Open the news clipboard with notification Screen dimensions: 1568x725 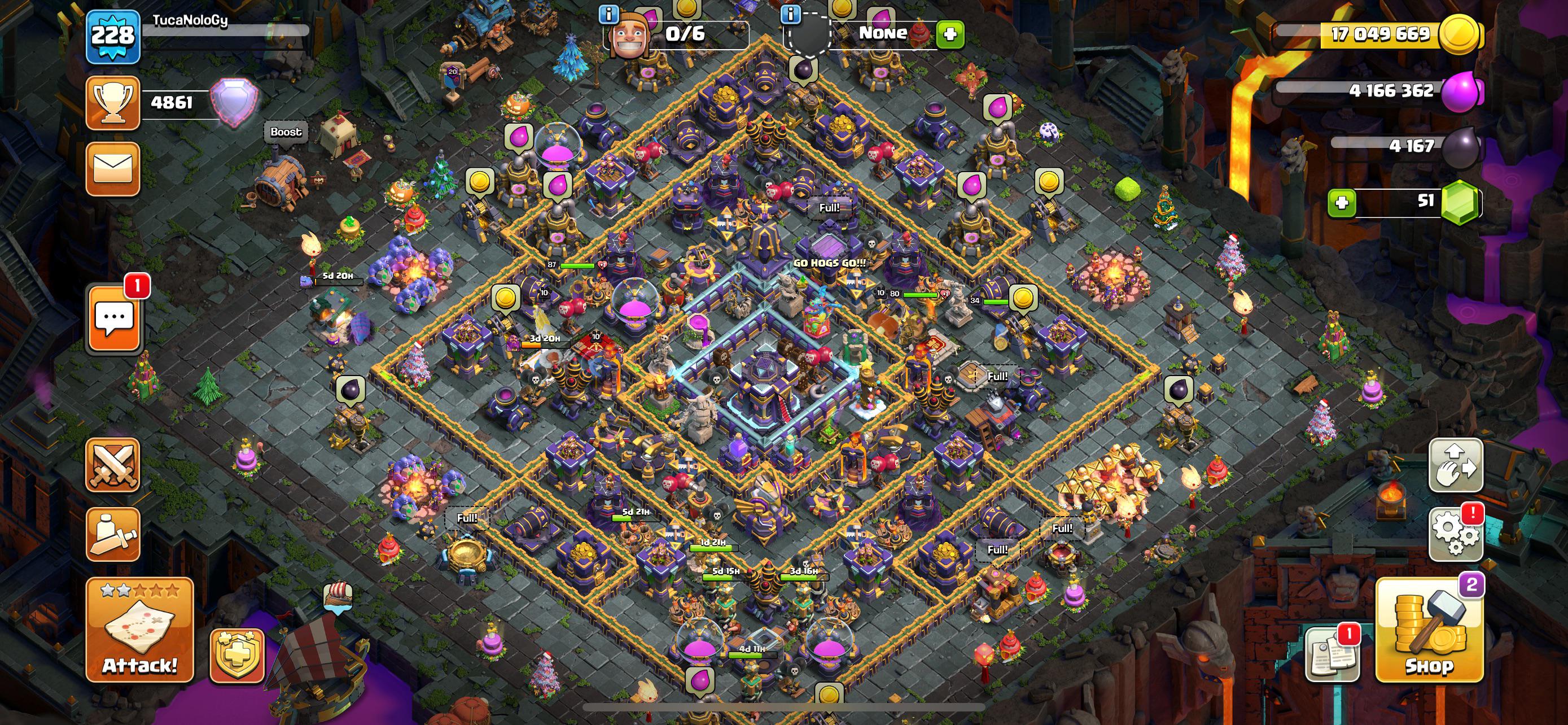click(x=1332, y=656)
